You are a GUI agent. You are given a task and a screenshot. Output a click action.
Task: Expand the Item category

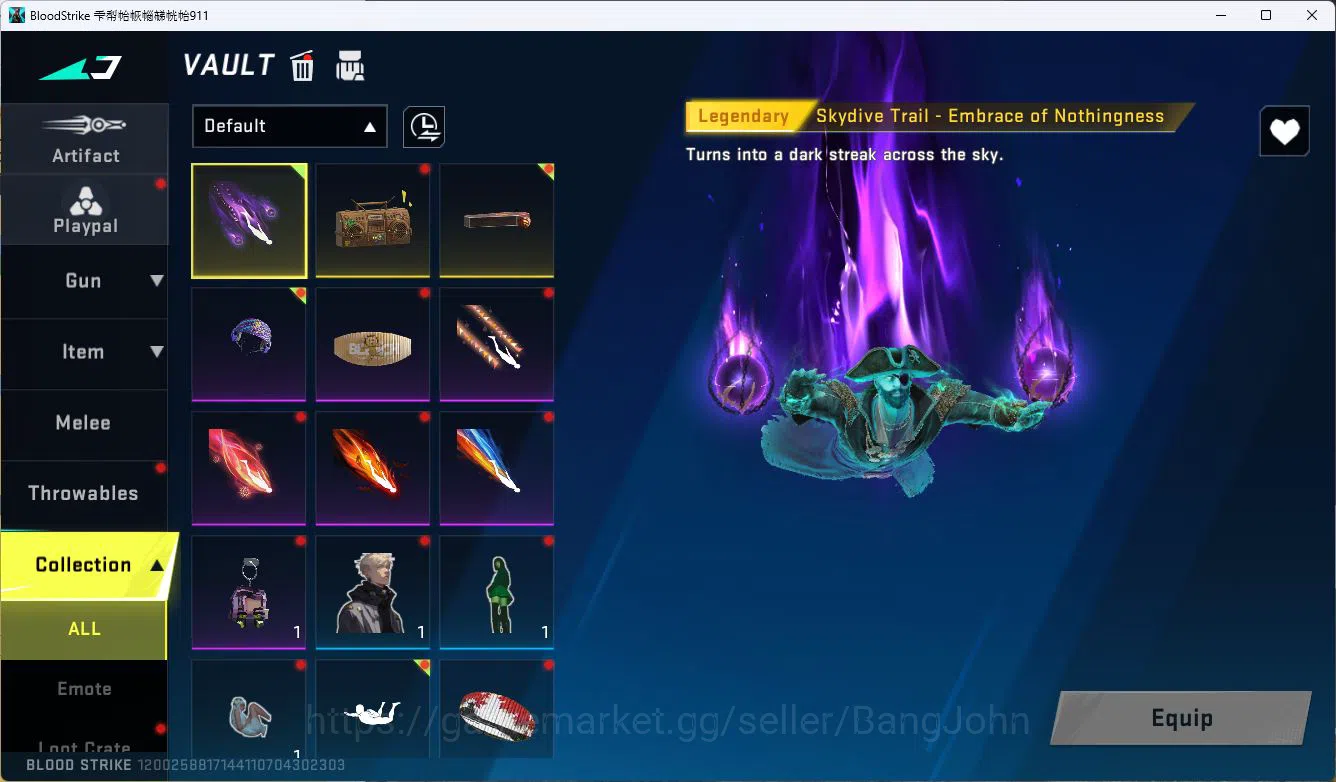pyautogui.click(x=85, y=352)
